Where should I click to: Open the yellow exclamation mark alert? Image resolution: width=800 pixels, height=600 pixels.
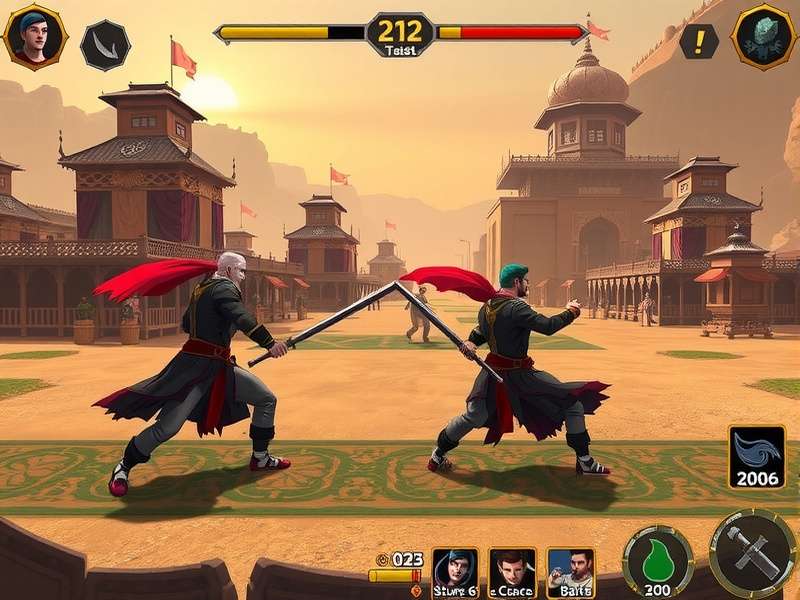(x=699, y=41)
